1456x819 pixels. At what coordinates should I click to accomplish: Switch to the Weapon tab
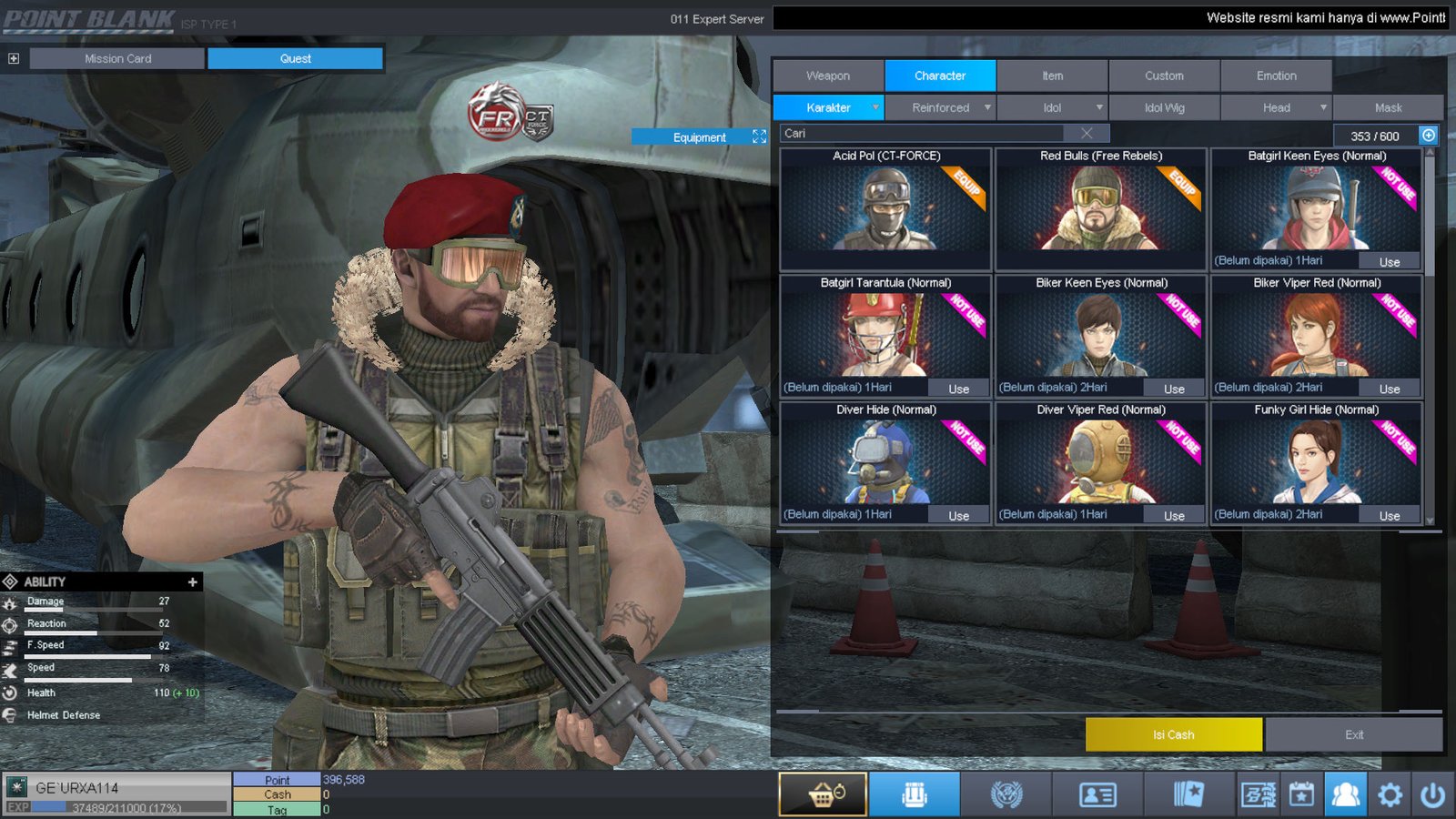coord(828,76)
